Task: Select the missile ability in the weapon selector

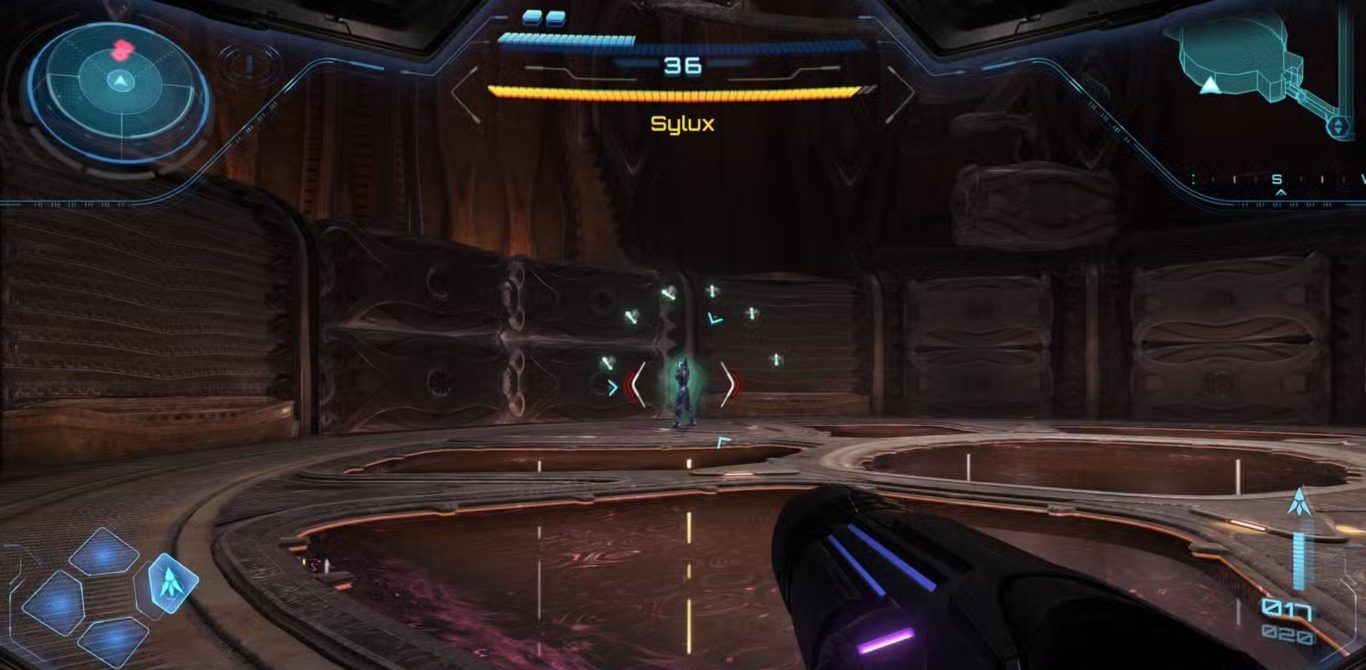Action: (172, 583)
